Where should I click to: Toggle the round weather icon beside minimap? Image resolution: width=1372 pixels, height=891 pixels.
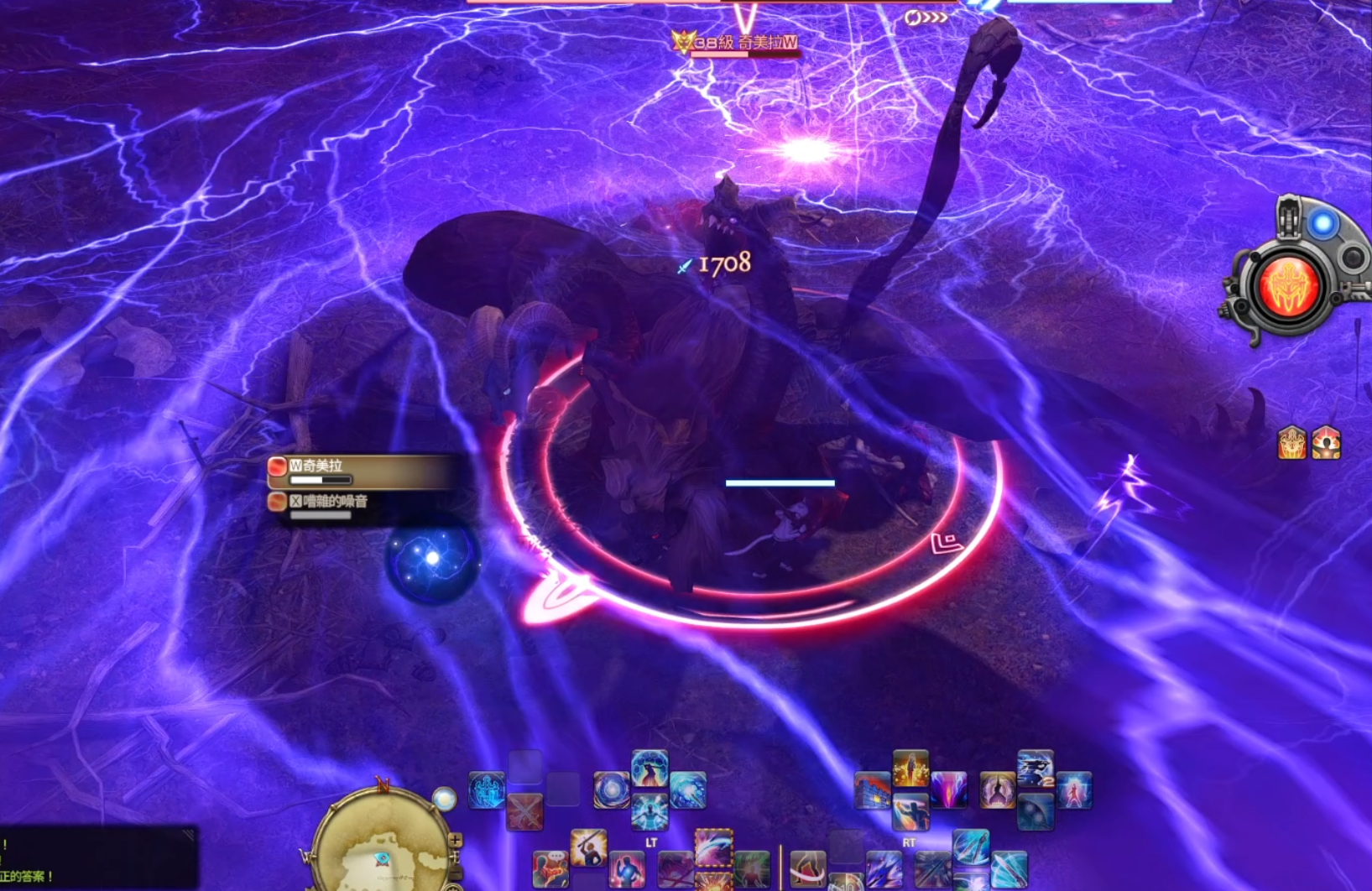(444, 799)
